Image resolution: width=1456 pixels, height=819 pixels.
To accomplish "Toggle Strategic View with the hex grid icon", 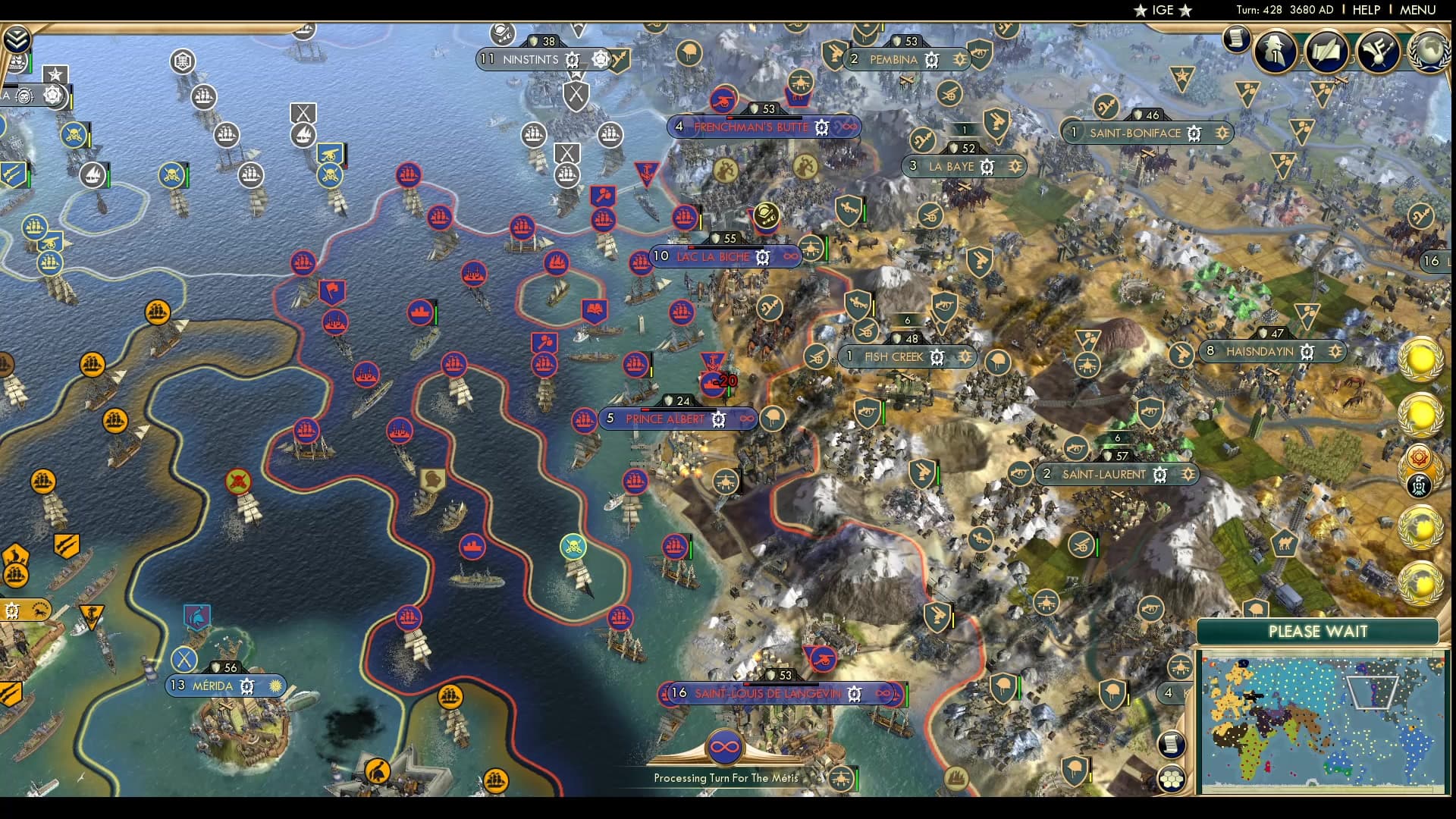I will (1172, 778).
